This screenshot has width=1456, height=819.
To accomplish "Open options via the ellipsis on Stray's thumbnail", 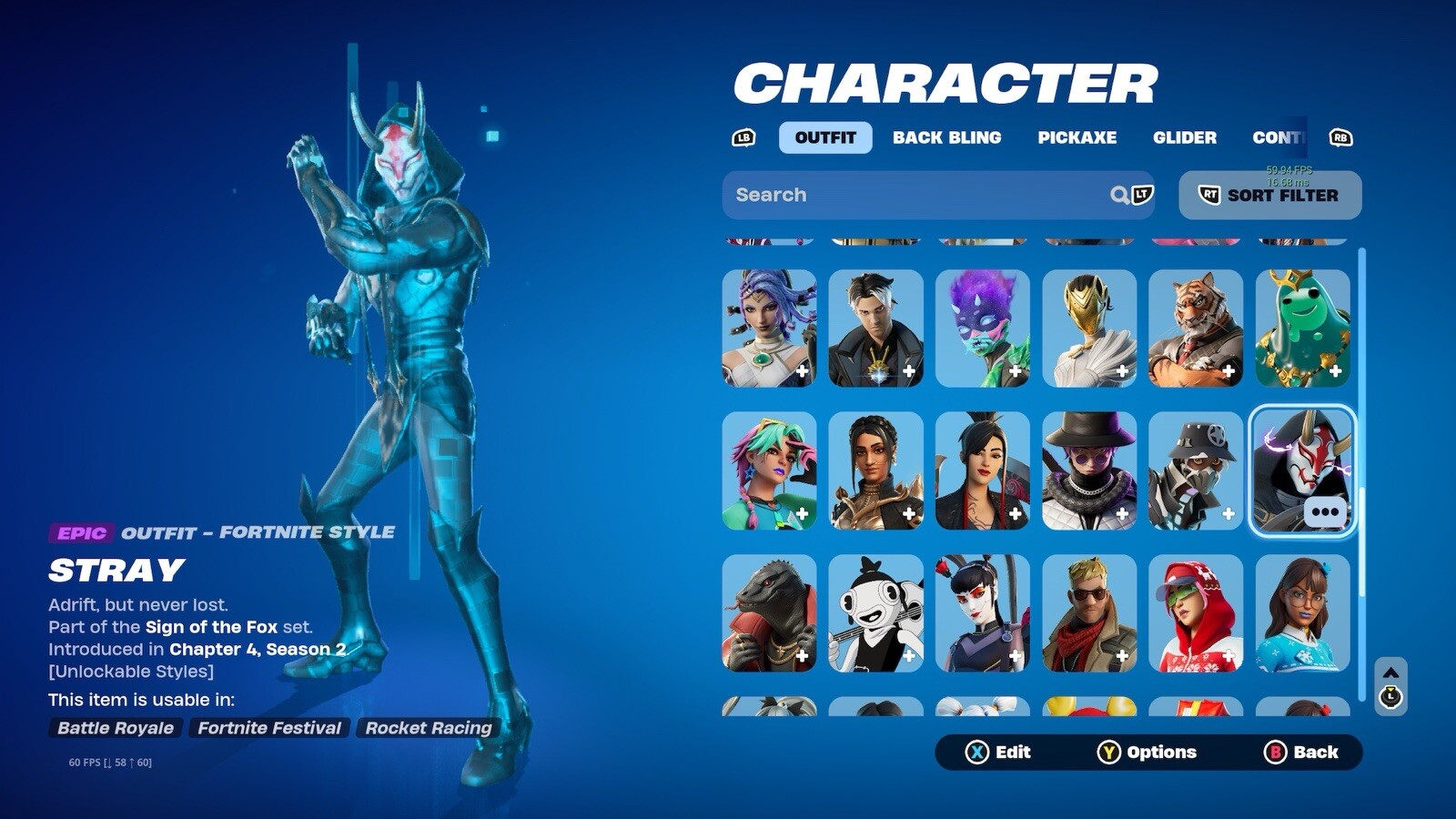I will coord(1325,512).
